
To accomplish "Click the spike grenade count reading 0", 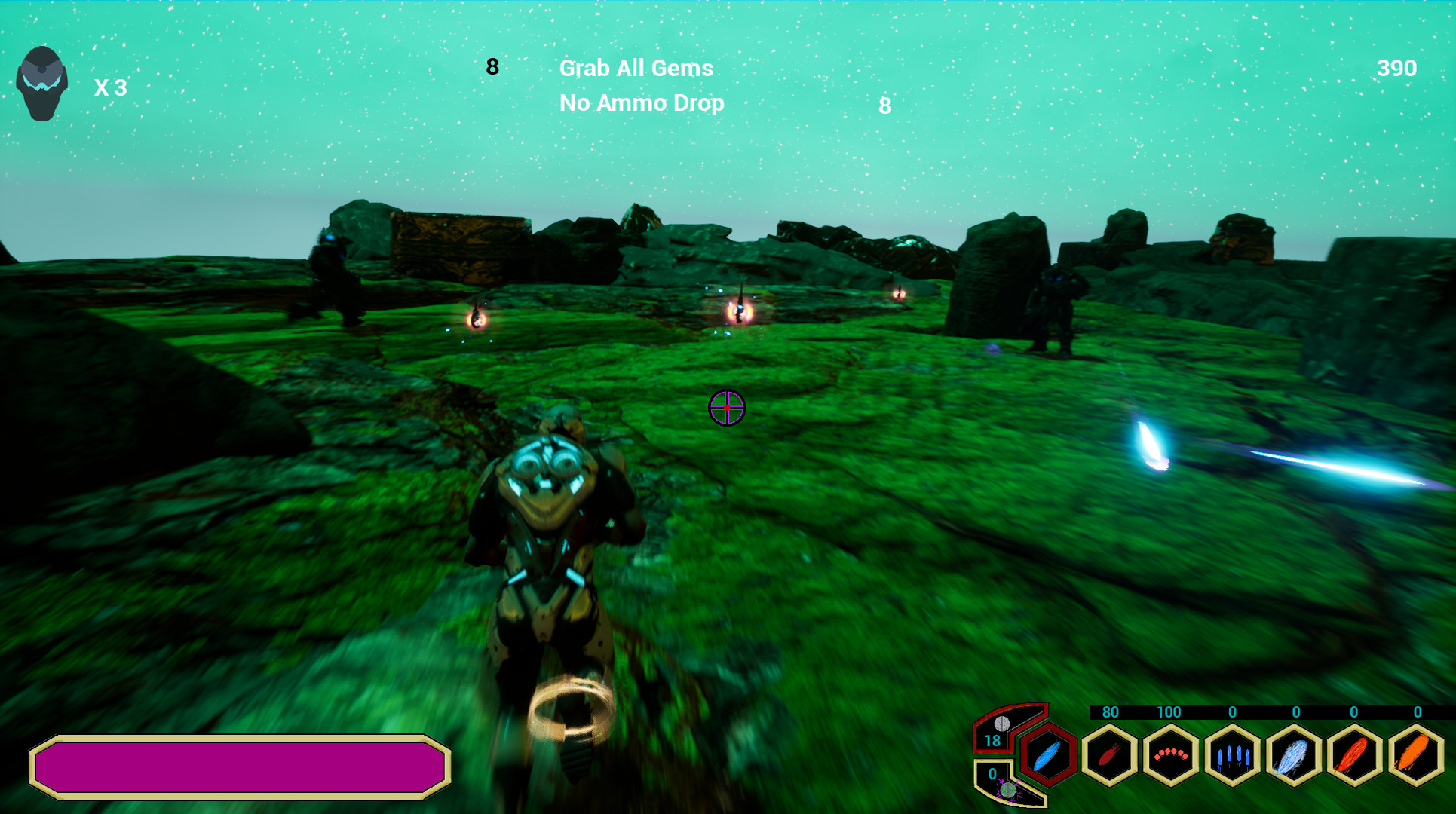I will pos(993,773).
